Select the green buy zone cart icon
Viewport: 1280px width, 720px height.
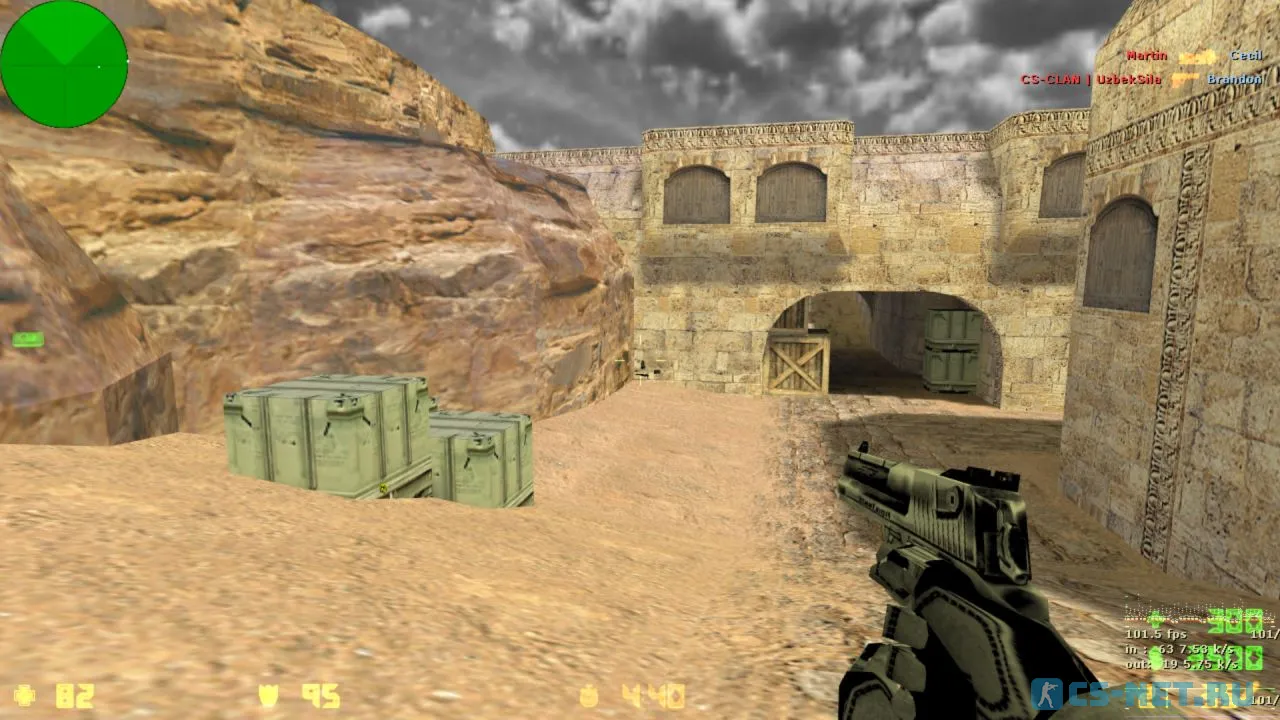click(x=28, y=340)
